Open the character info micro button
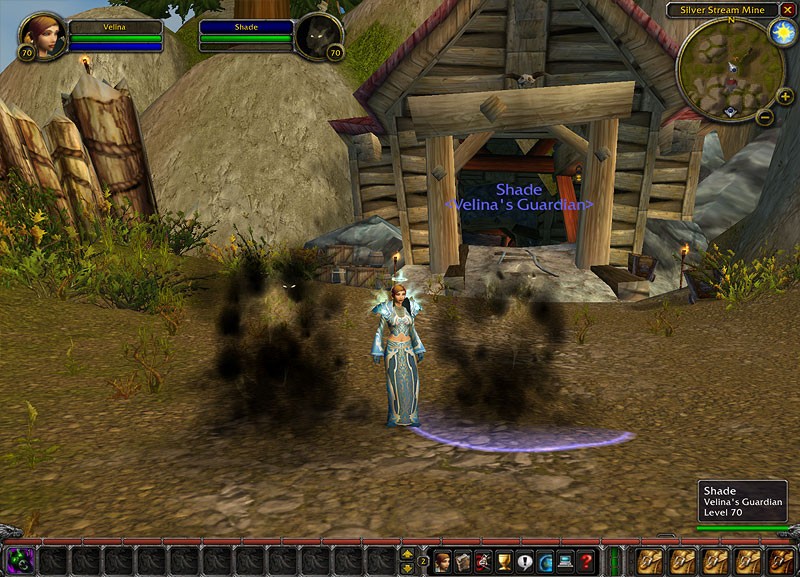800x577 pixels. [x=442, y=561]
